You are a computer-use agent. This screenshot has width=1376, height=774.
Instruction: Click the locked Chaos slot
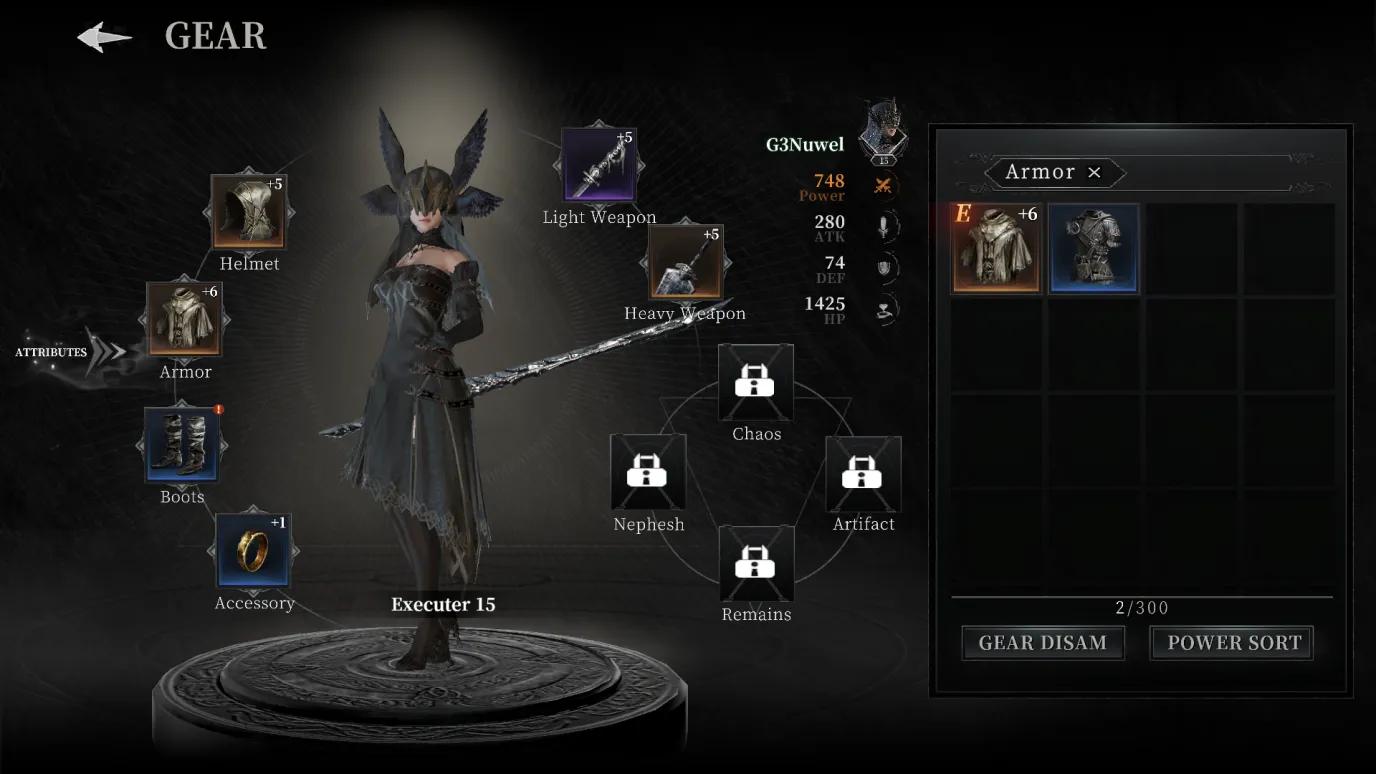tap(756, 382)
